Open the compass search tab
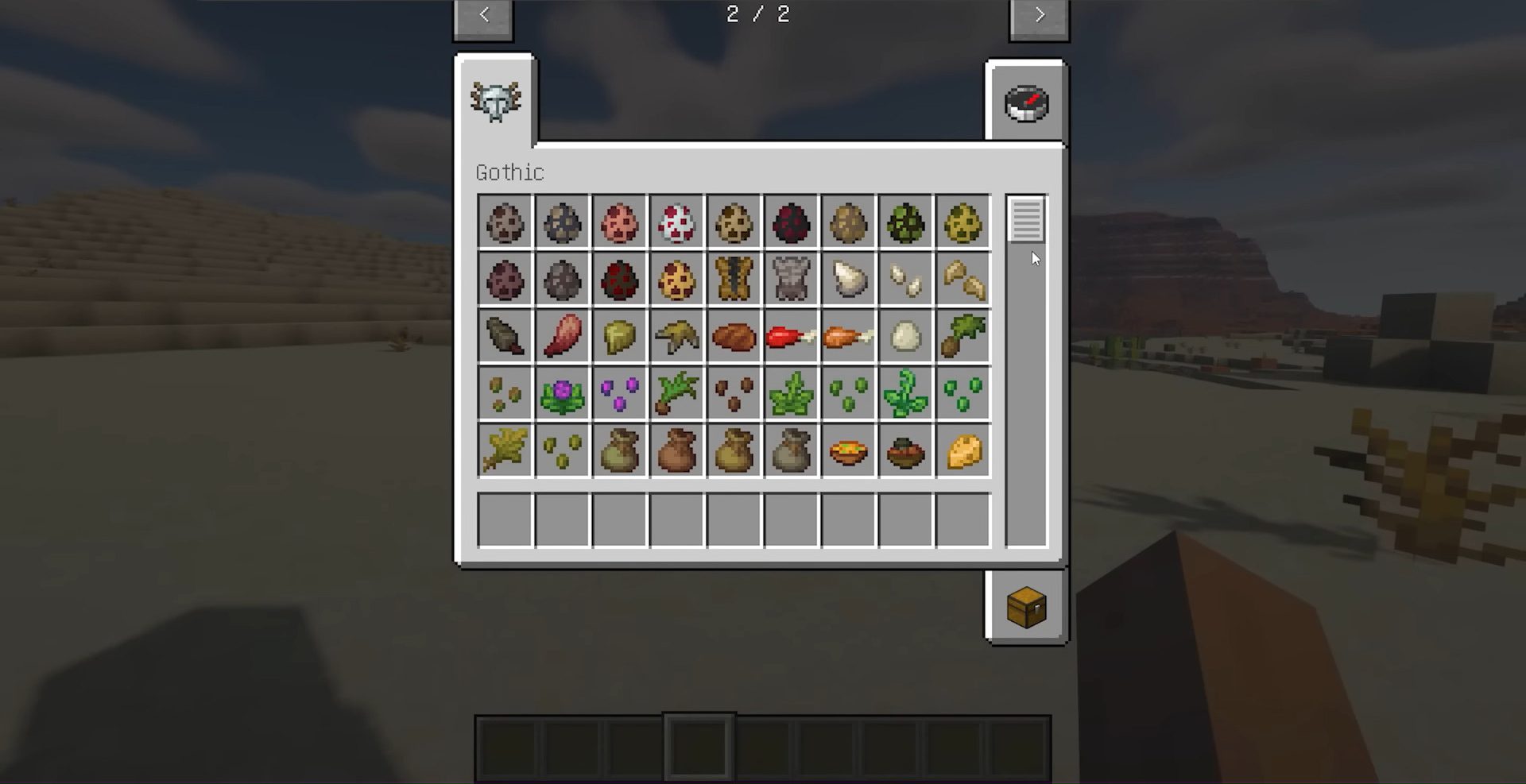The image size is (1526, 784). pyautogui.click(x=1027, y=102)
